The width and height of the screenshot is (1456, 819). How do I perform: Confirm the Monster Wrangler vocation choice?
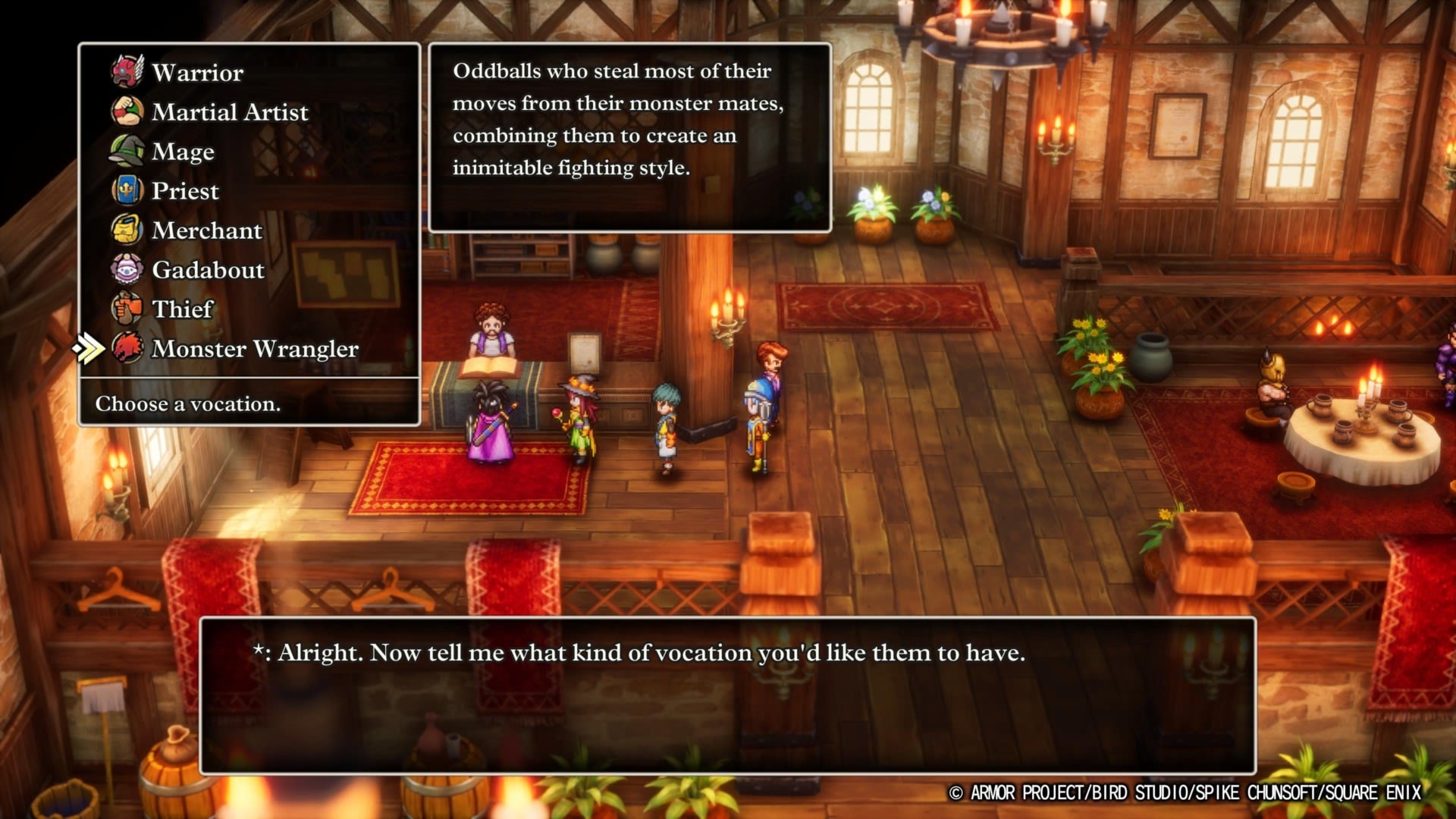click(253, 350)
